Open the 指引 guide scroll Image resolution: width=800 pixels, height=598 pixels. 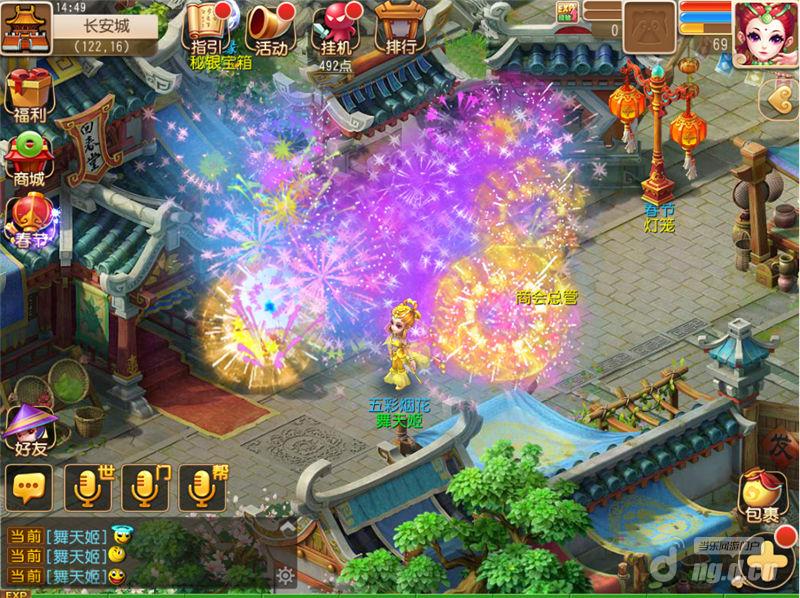click(204, 28)
